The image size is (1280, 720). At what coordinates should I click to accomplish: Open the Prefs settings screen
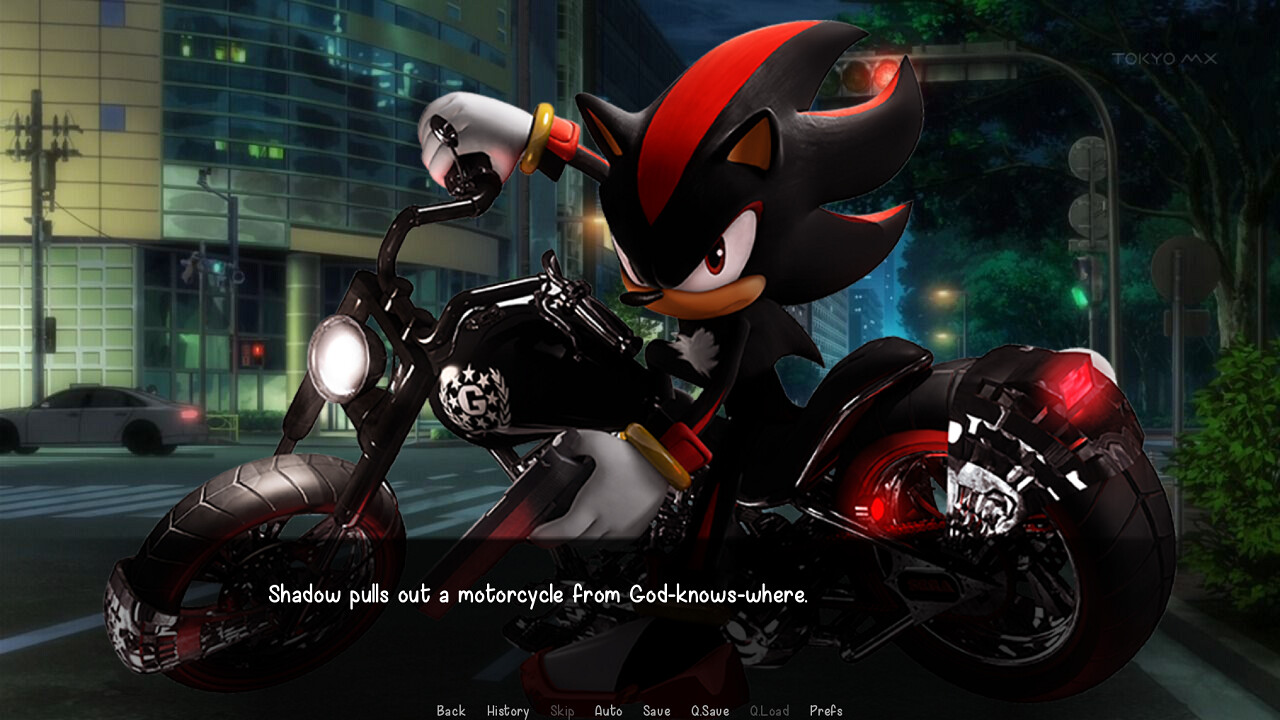[827, 710]
